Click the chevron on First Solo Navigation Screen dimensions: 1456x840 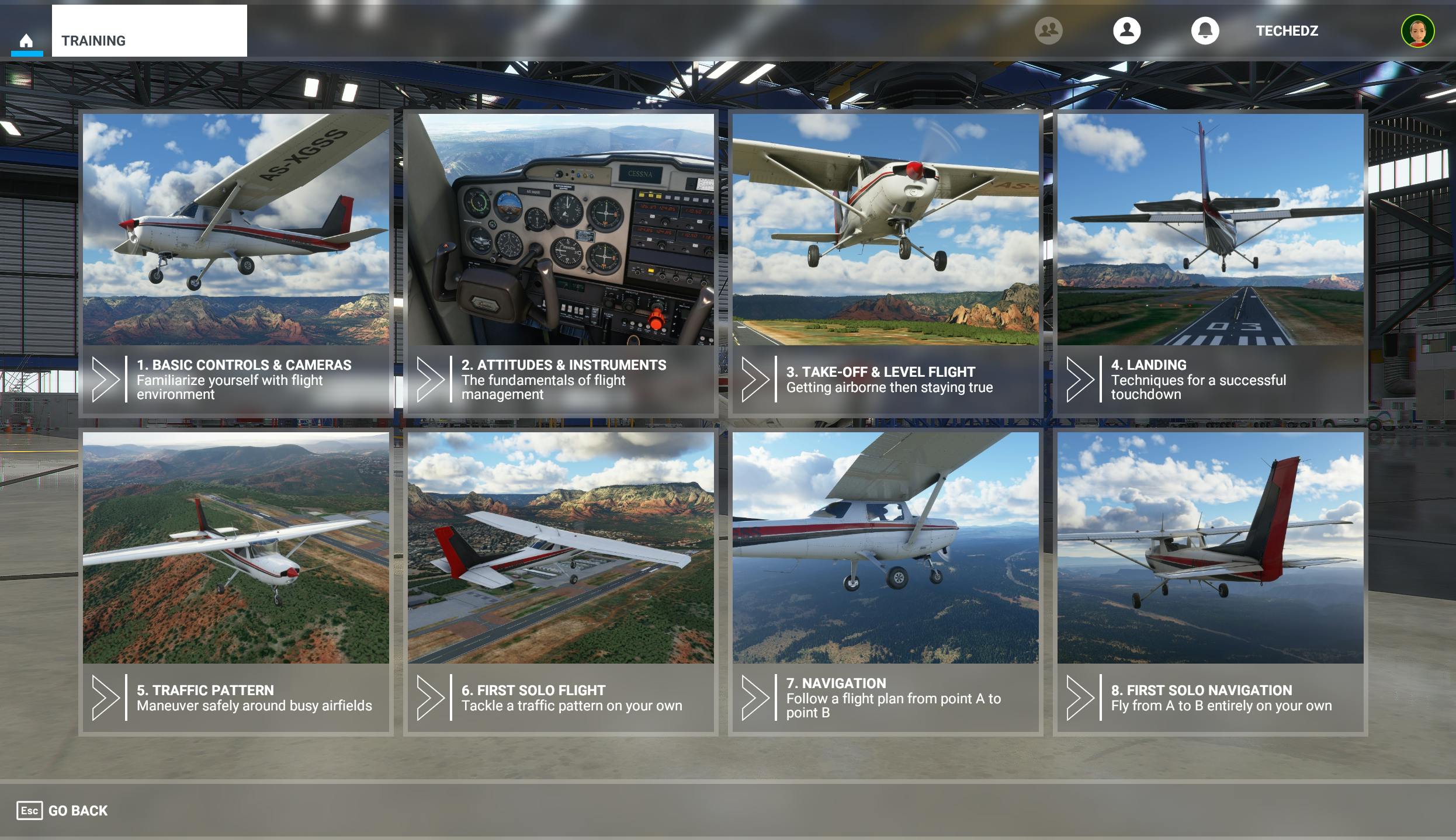point(1081,698)
